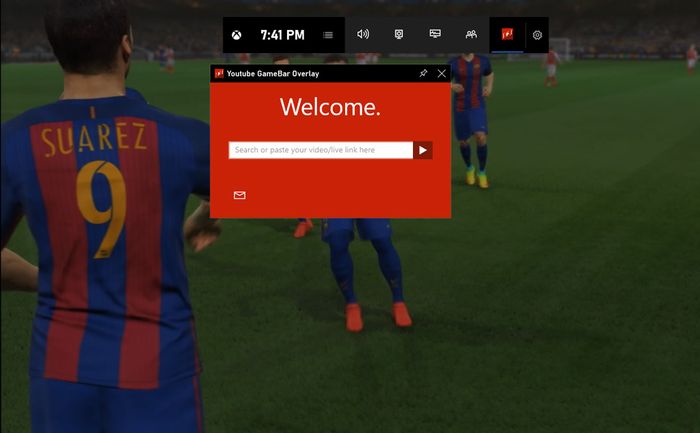The width and height of the screenshot is (700, 433).
Task: Open Game Bar settings gear
Action: 537,35
